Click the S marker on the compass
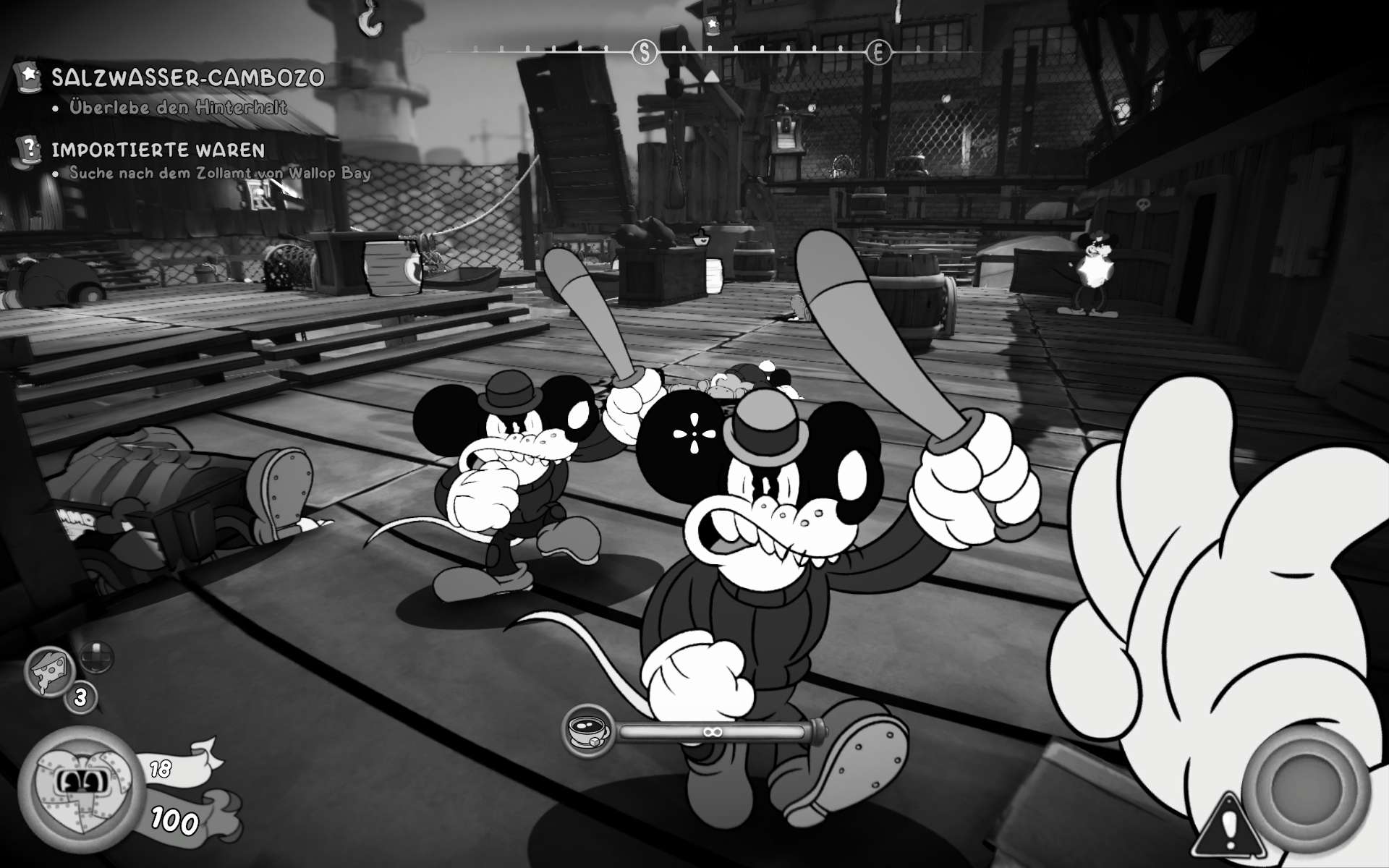This screenshot has width=1389, height=868. point(644,52)
